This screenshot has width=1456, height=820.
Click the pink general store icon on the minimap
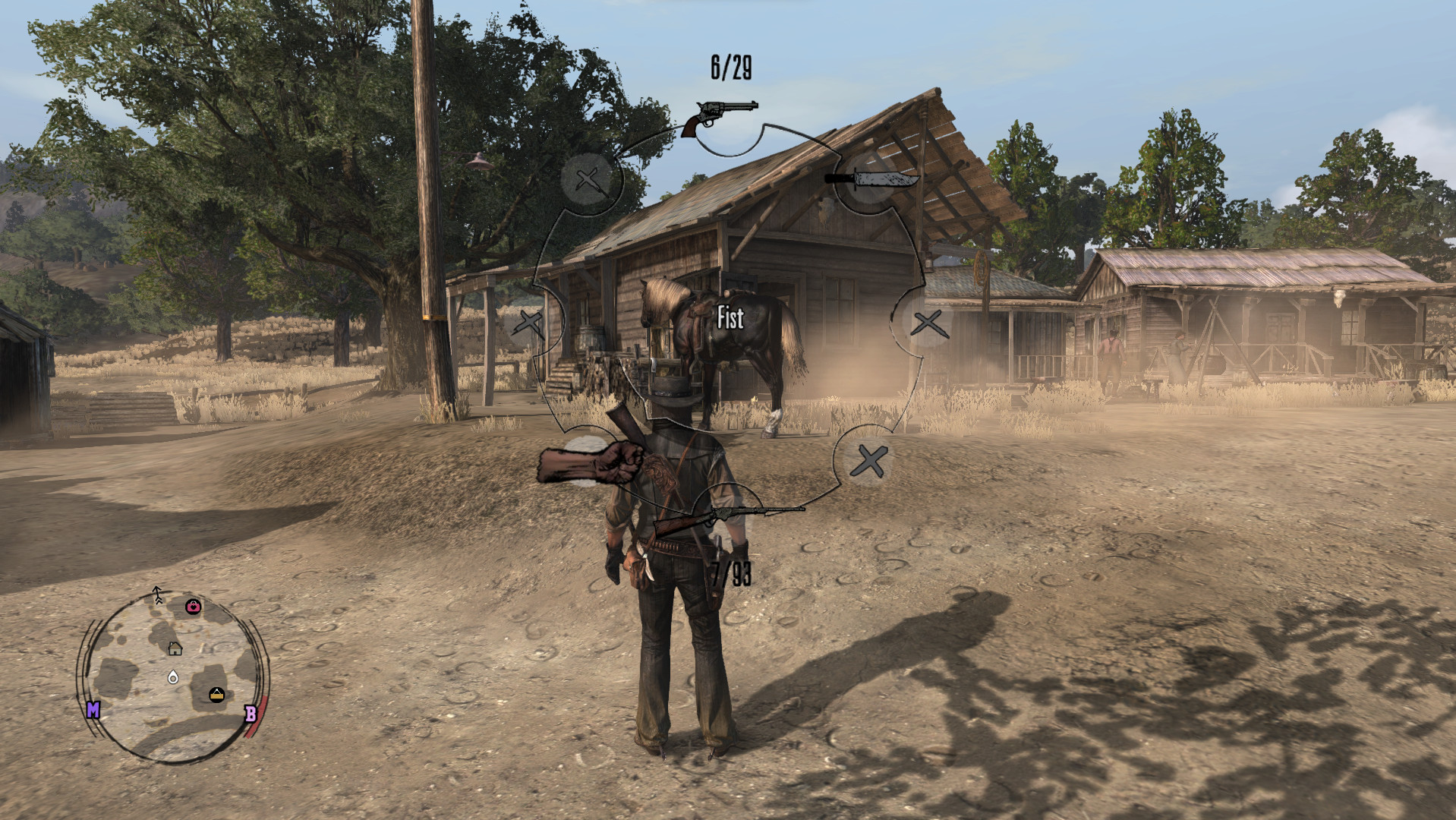(x=193, y=607)
